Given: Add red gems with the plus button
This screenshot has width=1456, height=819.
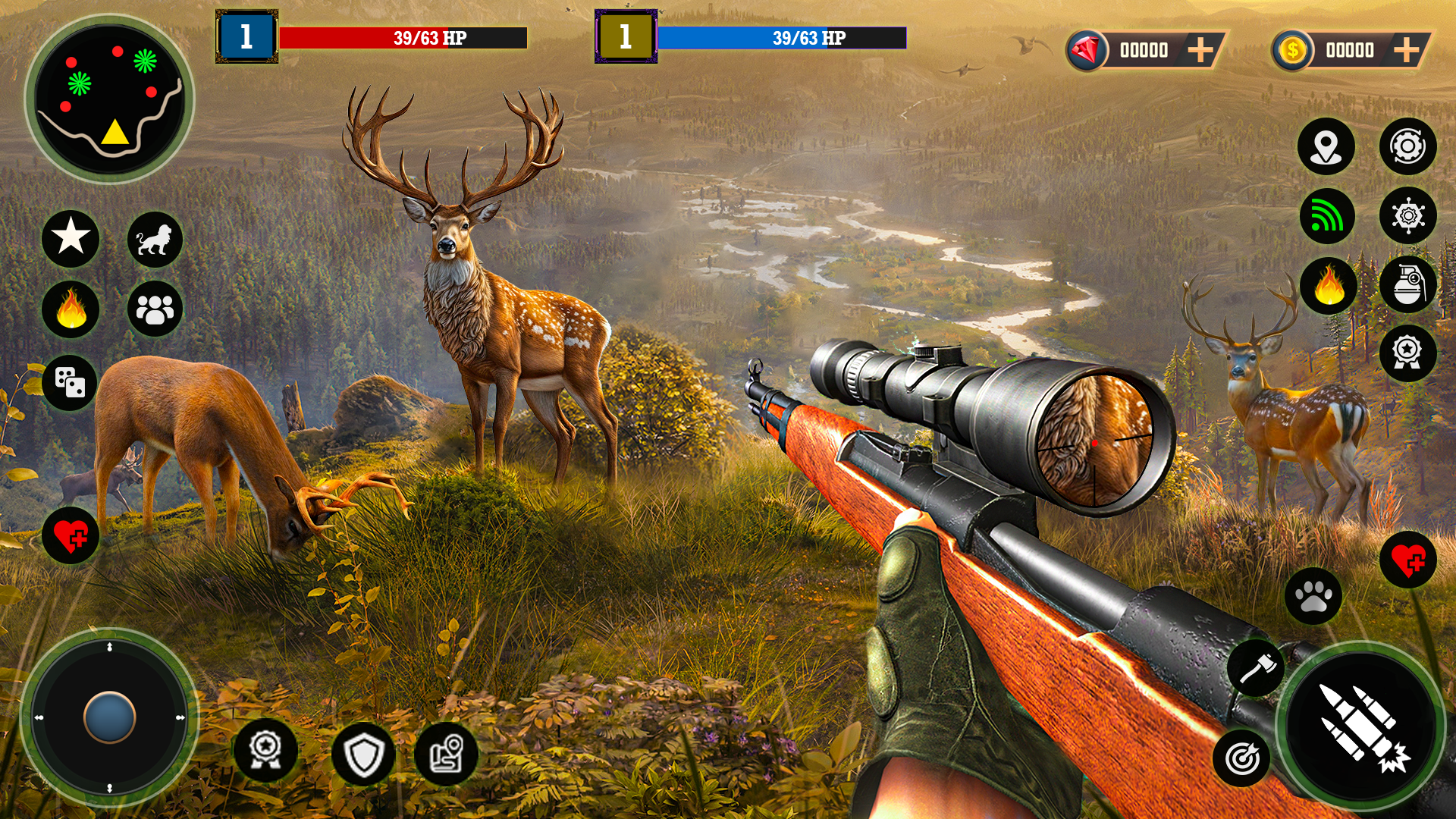Looking at the screenshot, I should 1200,51.
